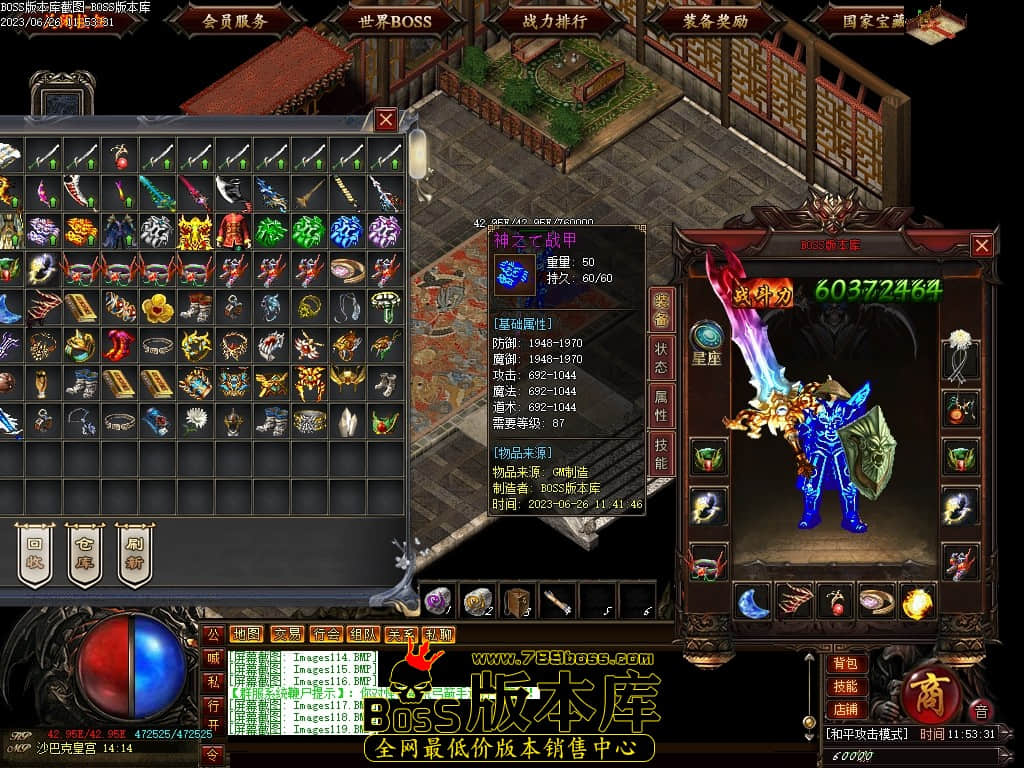Open the 装备奖励 rewards menu

(x=716, y=20)
